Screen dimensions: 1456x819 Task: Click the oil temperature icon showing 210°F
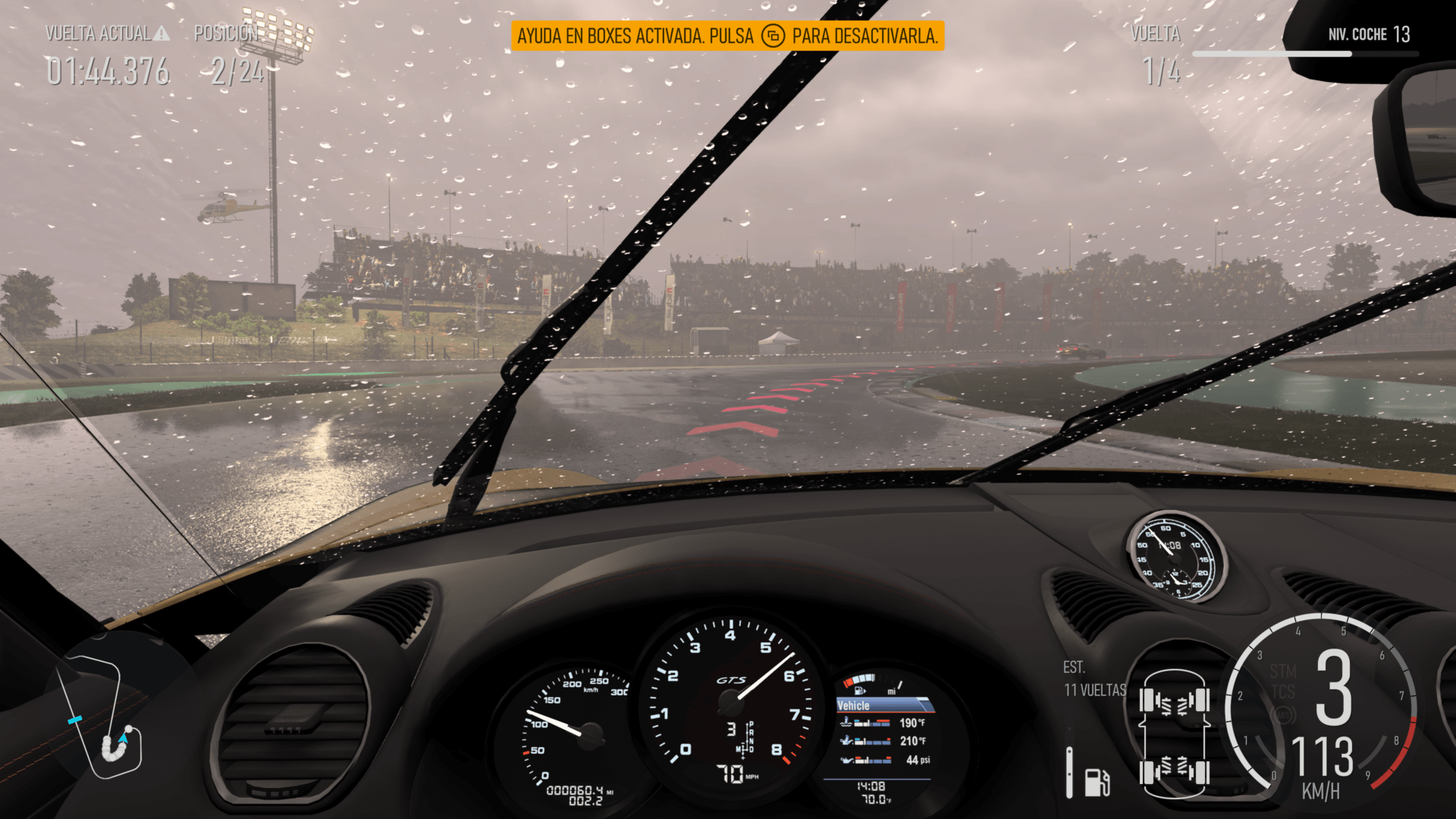pos(847,740)
